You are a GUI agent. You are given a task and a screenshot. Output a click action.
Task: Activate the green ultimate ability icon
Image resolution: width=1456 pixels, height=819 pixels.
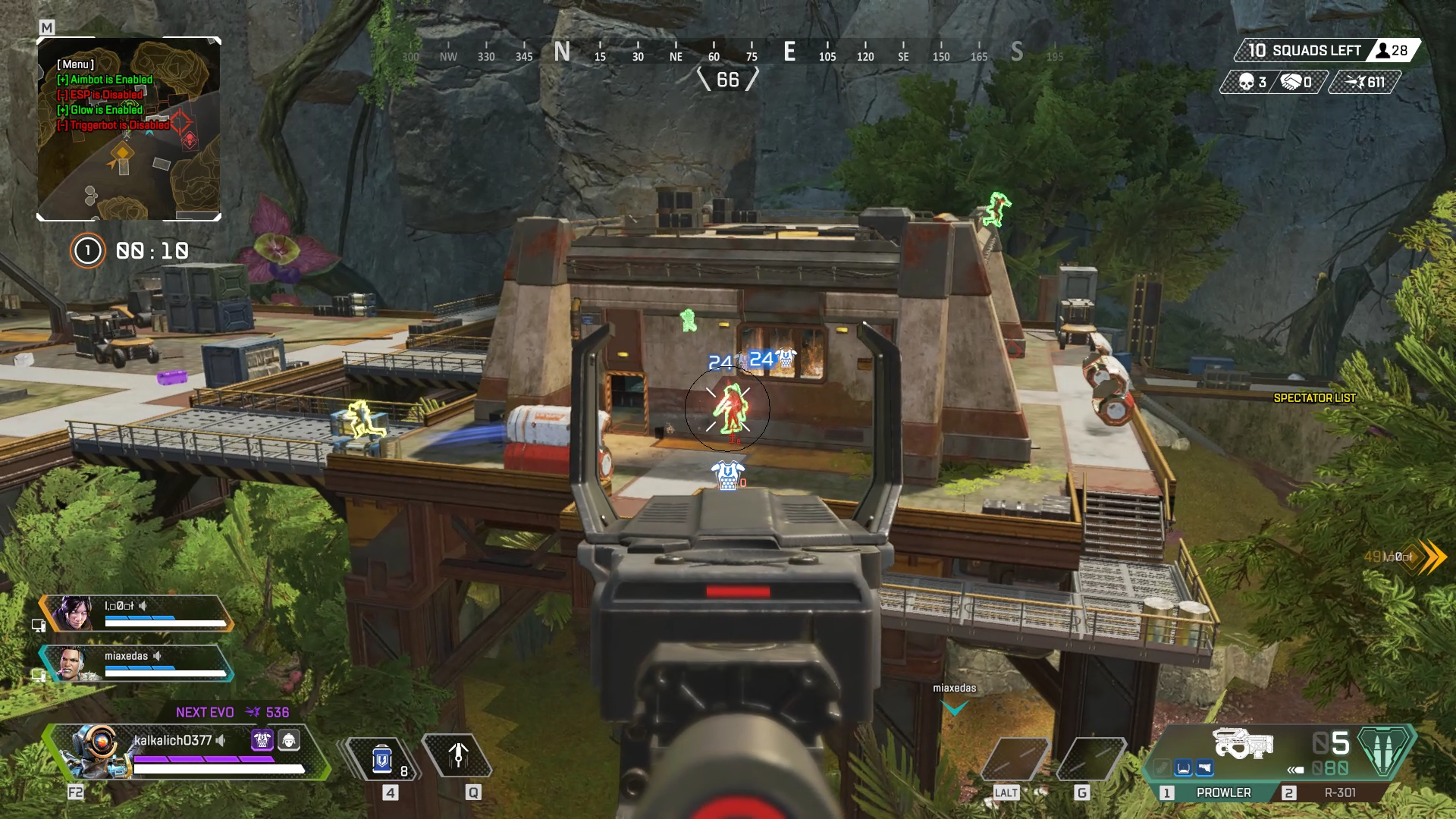(x=1385, y=750)
